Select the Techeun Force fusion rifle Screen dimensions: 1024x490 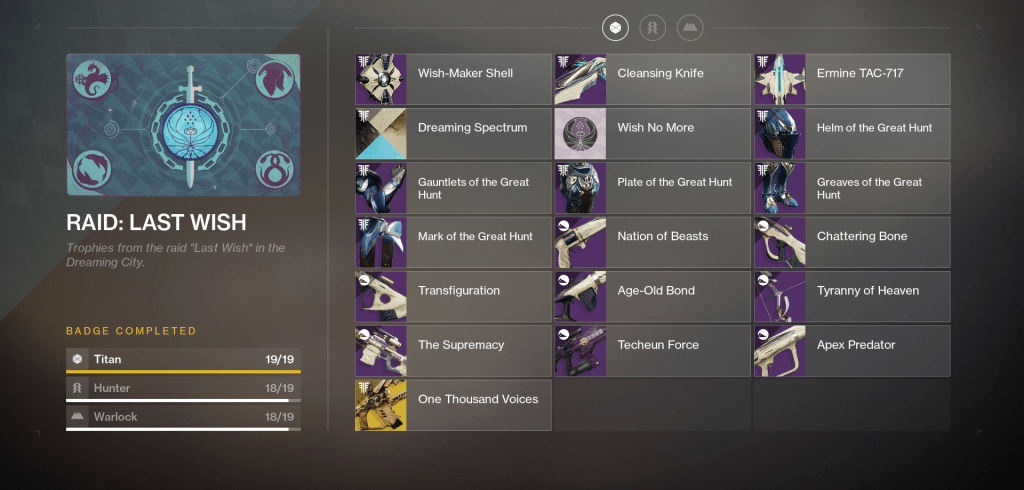tap(652, 351)
